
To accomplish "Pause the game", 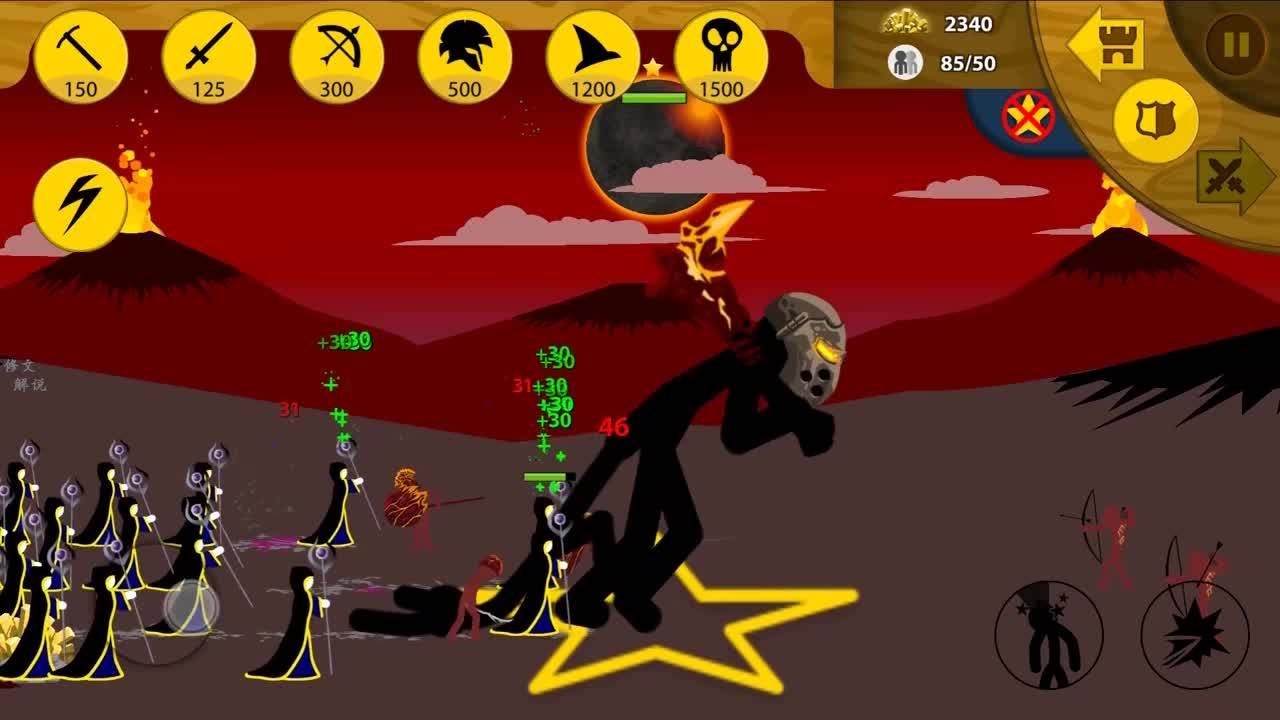I will (1236, 45).
